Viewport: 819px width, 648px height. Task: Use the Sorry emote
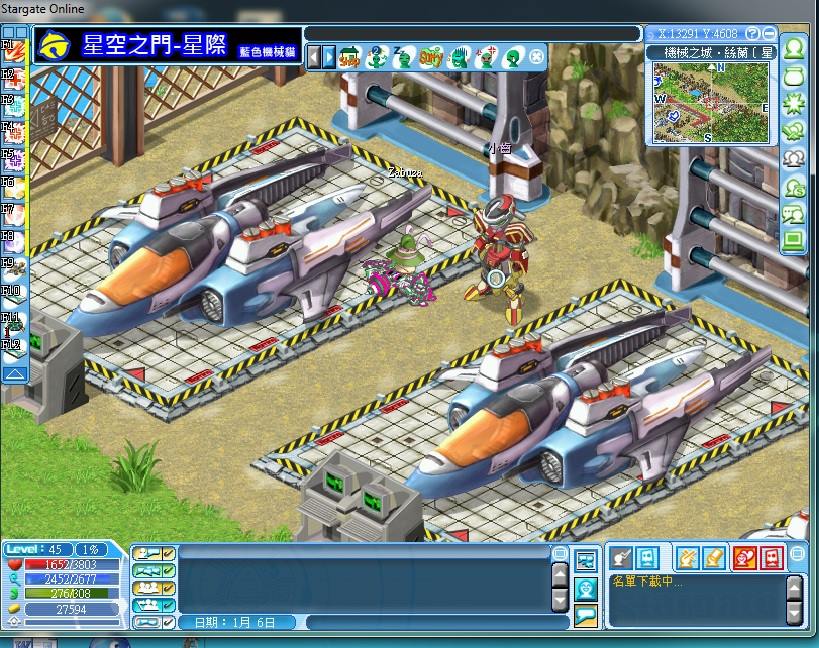pyautogui.click(x=431, y=56)
